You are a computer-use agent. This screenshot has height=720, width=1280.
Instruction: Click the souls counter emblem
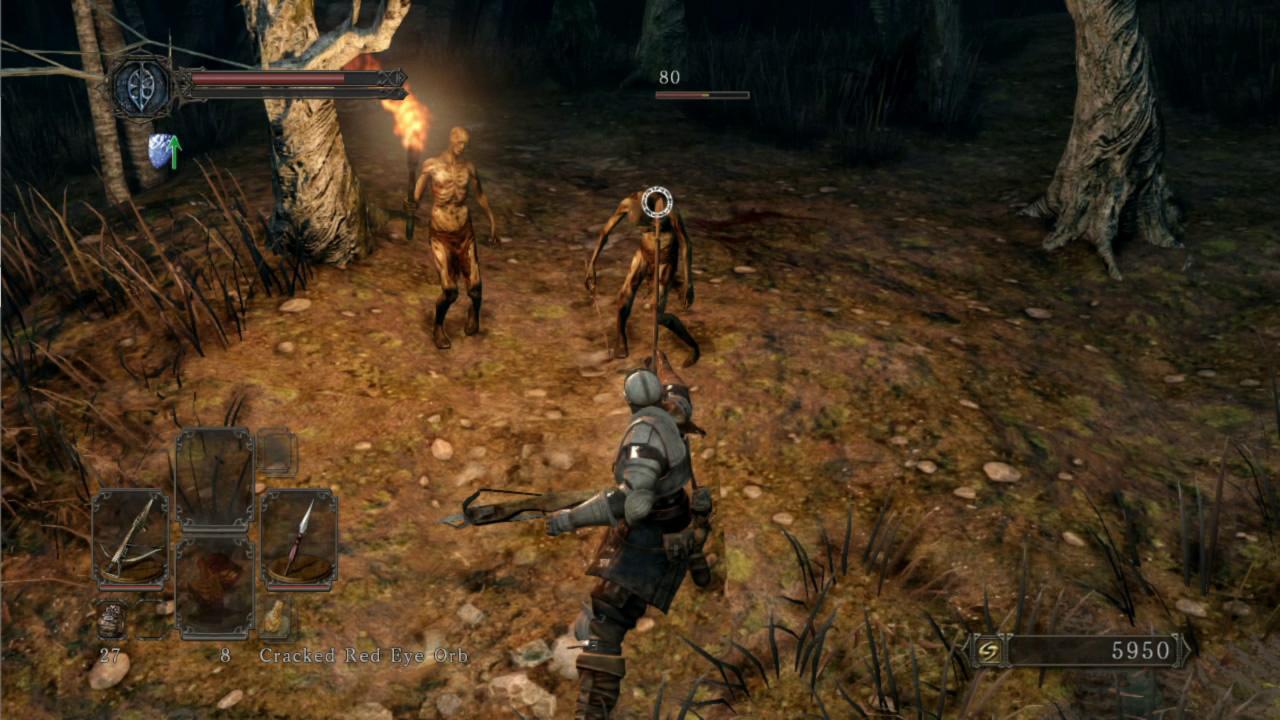[989, 651]
